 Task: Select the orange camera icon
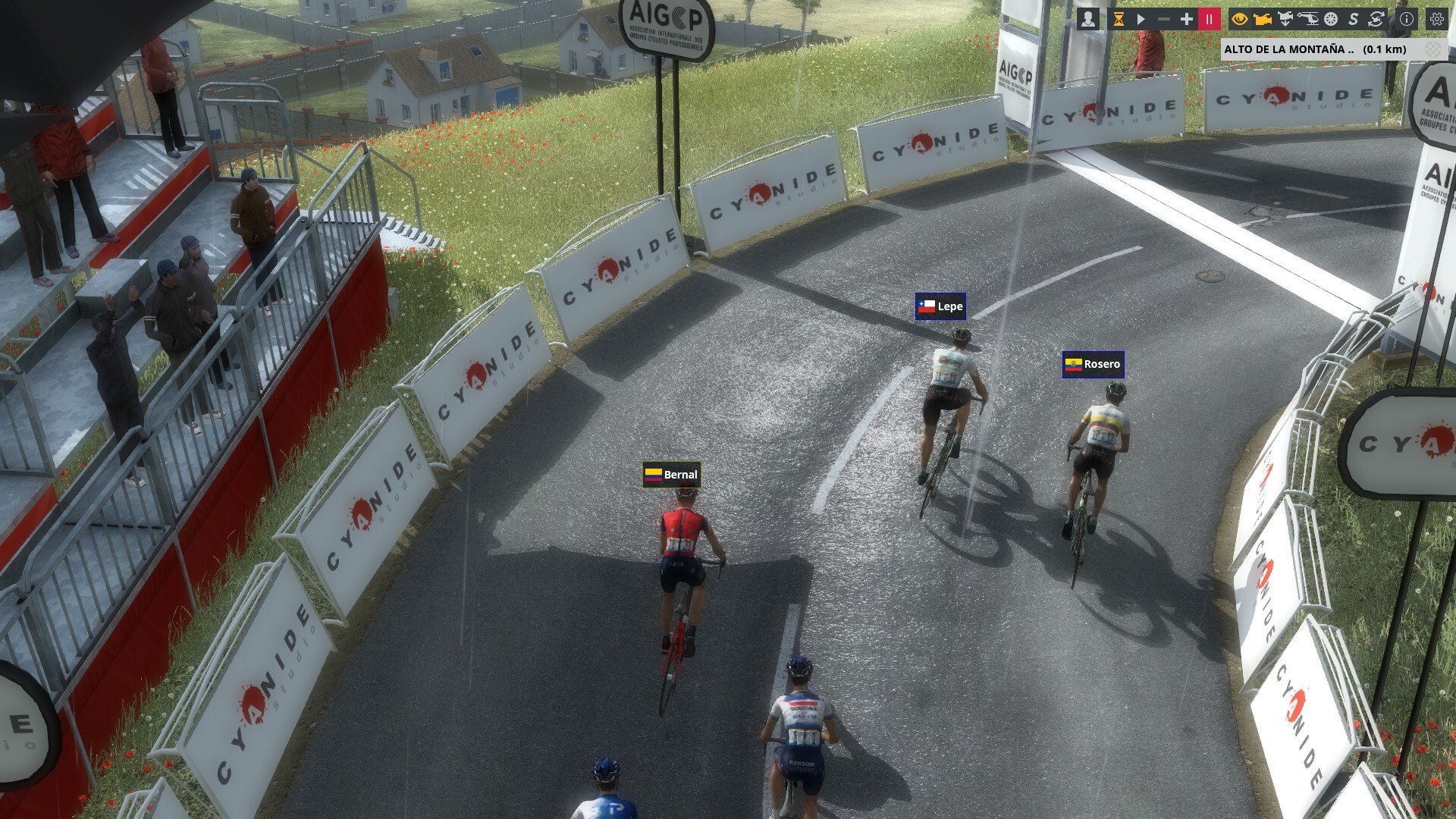tap(1263, 20)
